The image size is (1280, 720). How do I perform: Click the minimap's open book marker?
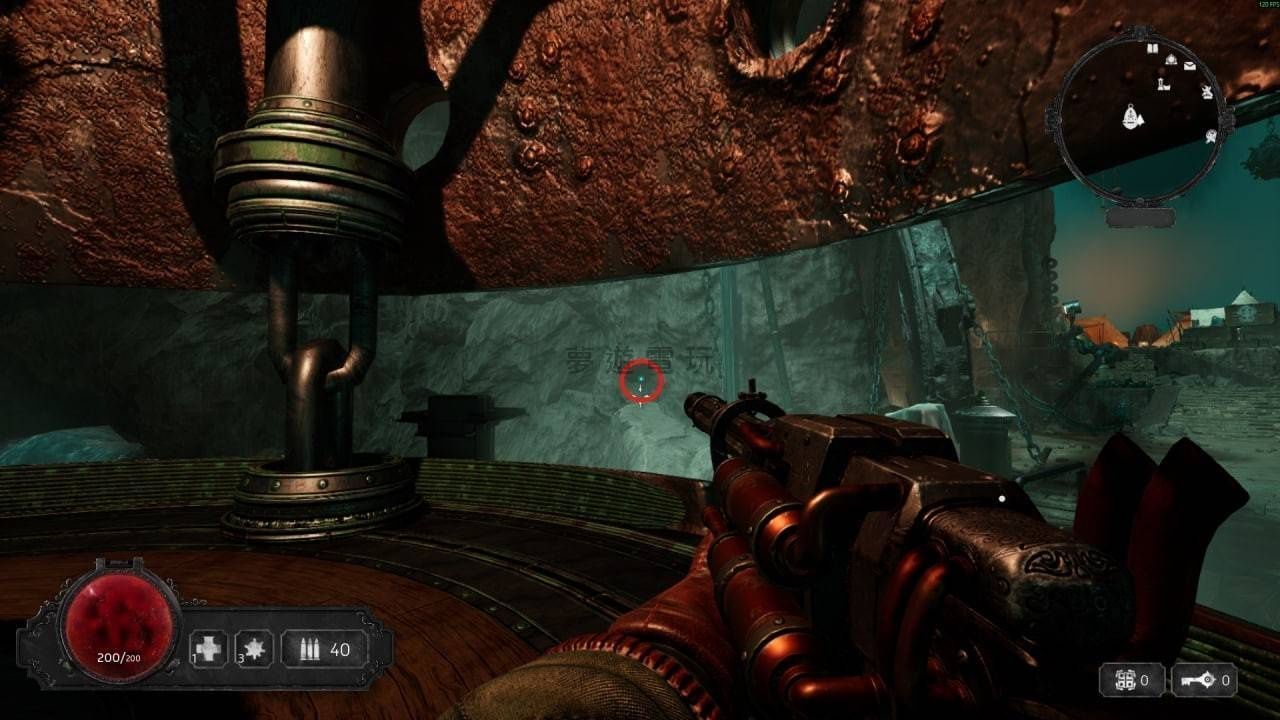point(1152,48)
